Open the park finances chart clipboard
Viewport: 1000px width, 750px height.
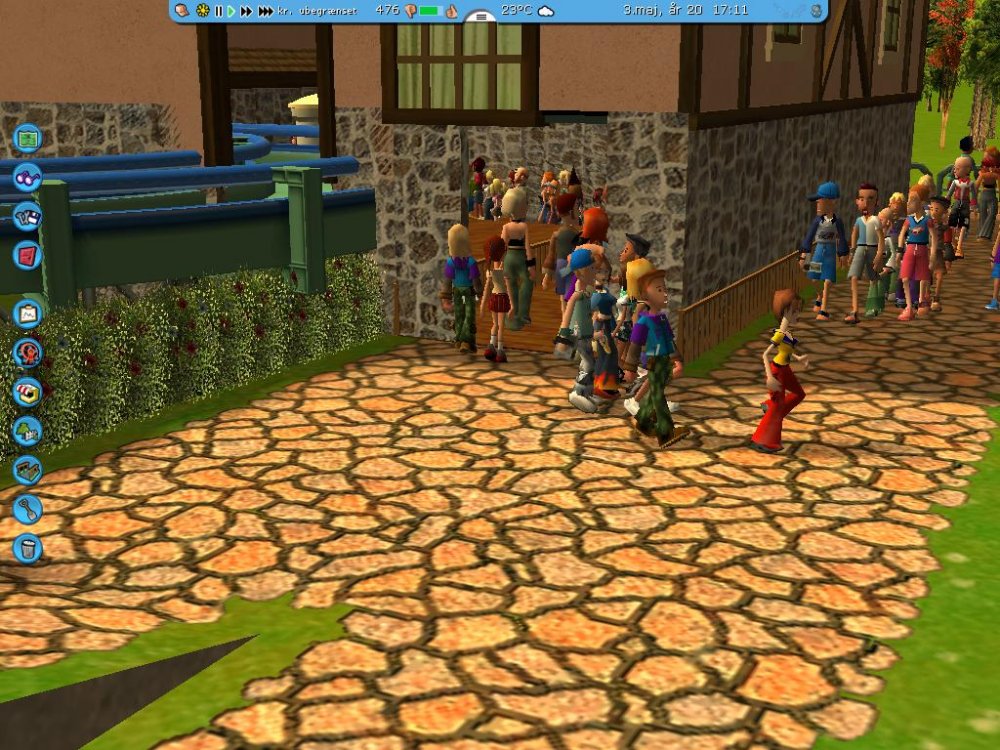[x=27, y=313]
